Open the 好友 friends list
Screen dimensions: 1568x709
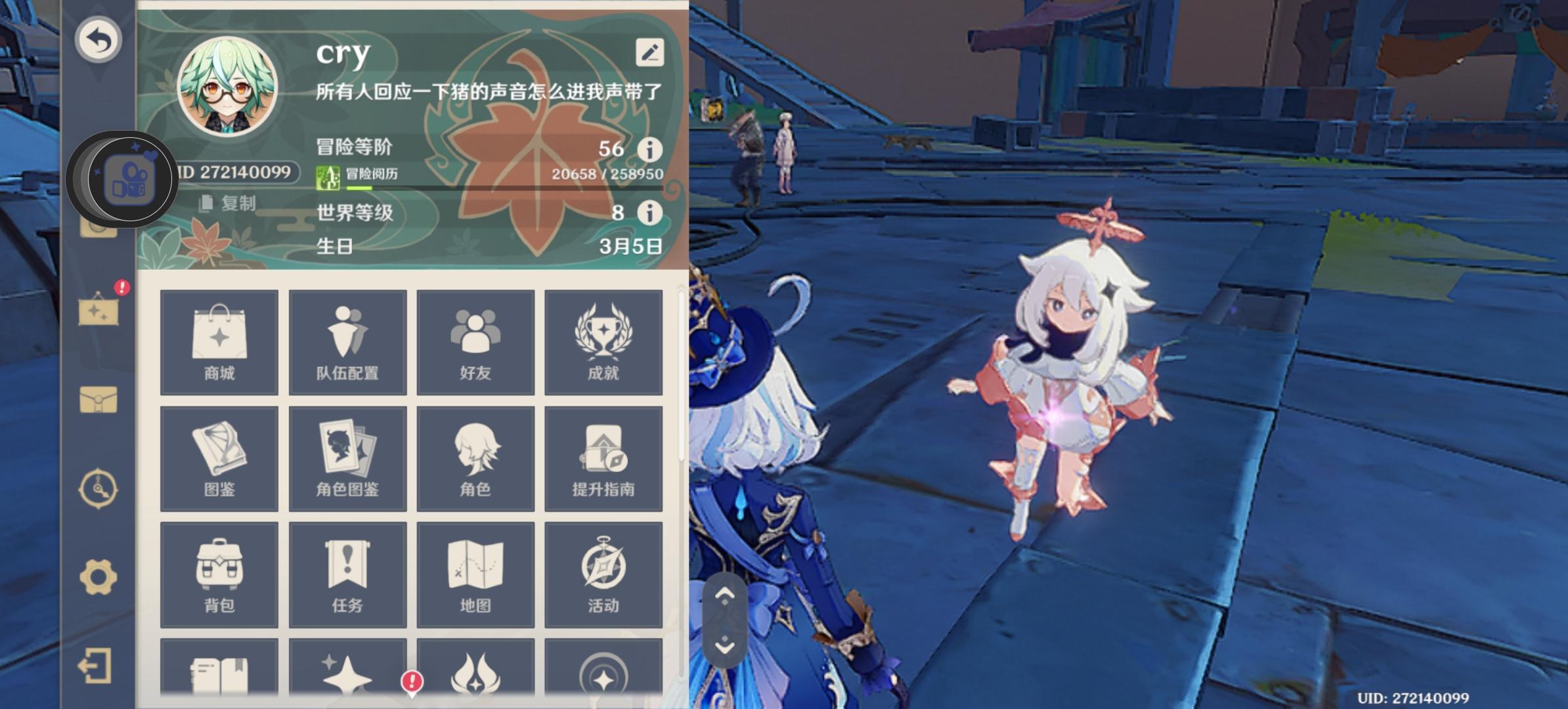click(475, 341)
